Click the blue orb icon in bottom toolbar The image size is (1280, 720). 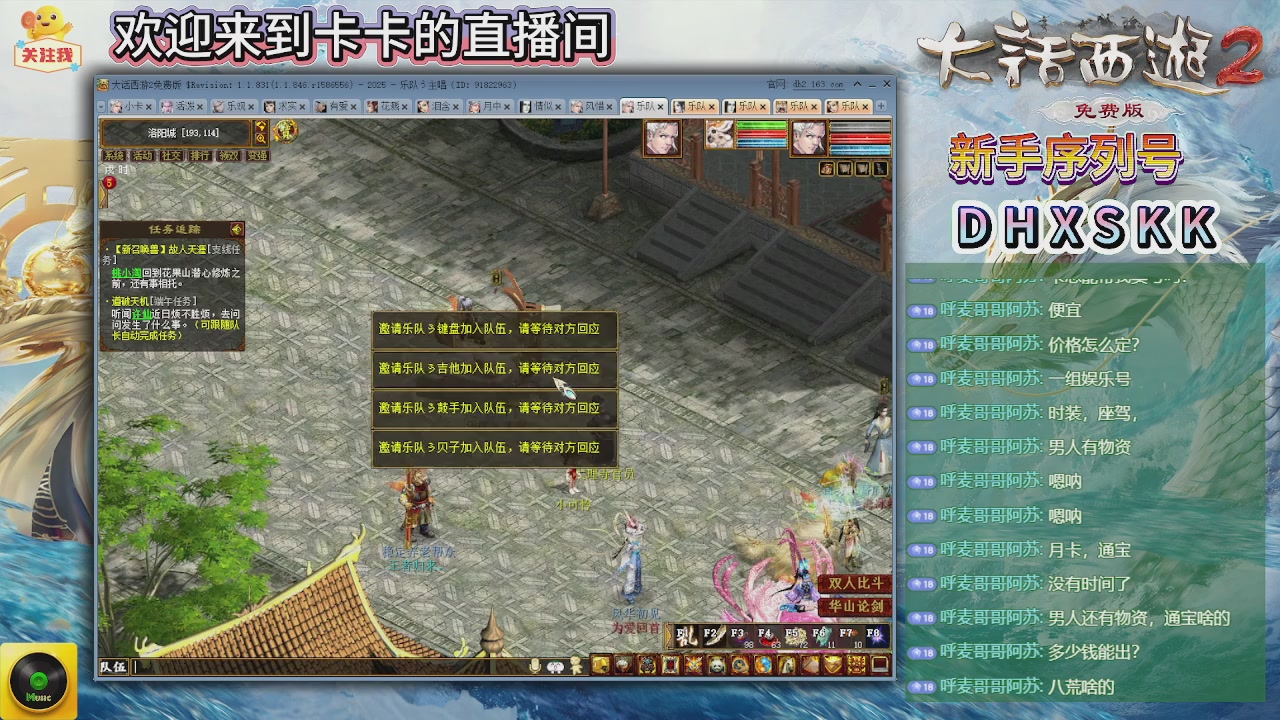coord(763,665)
